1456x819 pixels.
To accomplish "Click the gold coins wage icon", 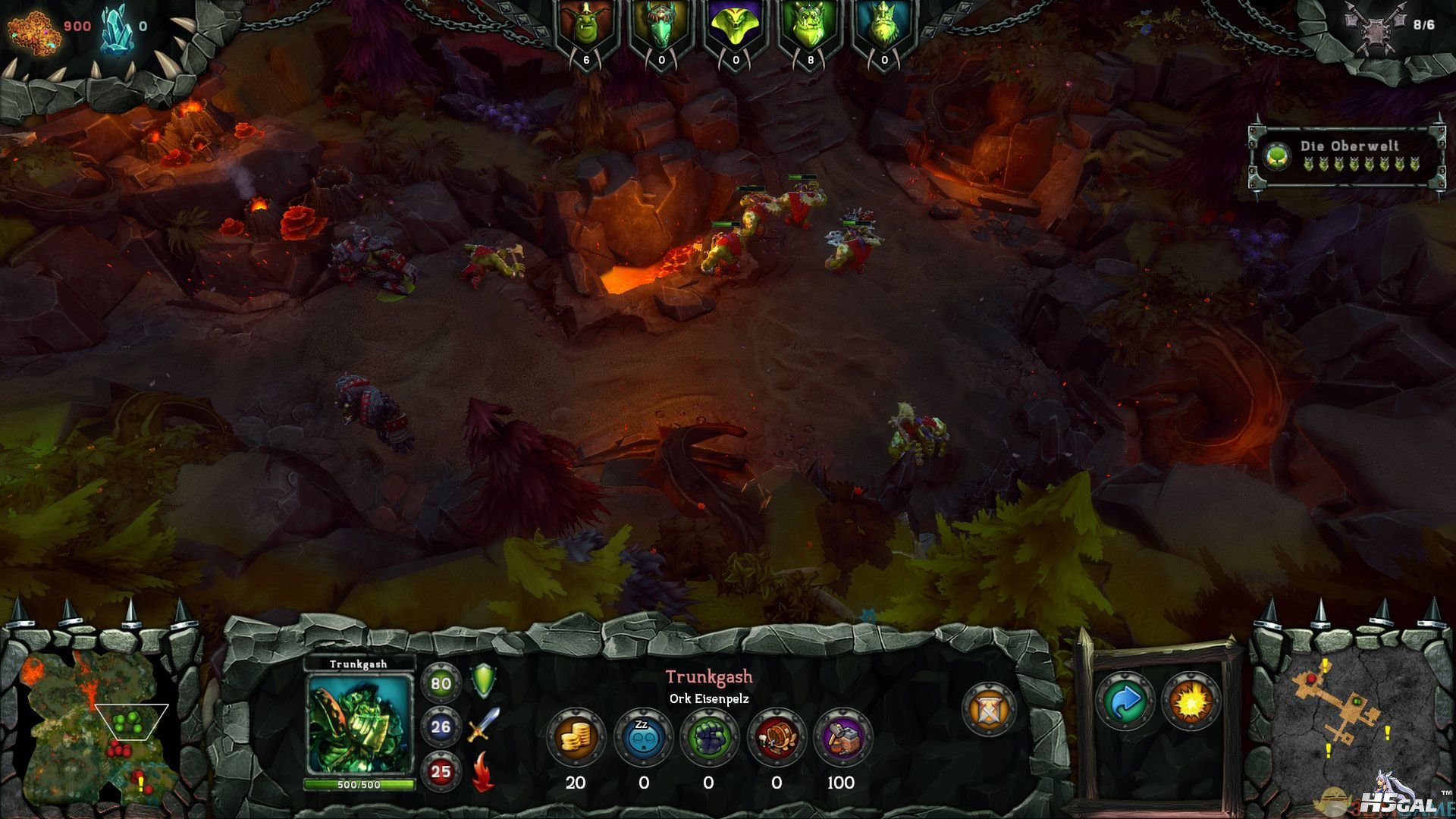I will click(x=575, y=736).
